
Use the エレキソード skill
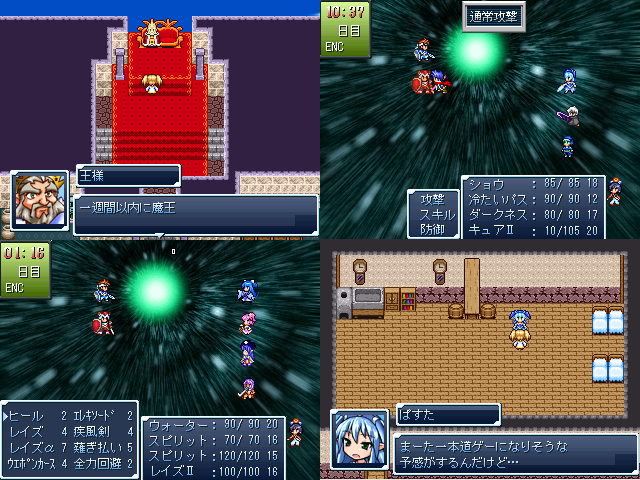coord(98,415)
